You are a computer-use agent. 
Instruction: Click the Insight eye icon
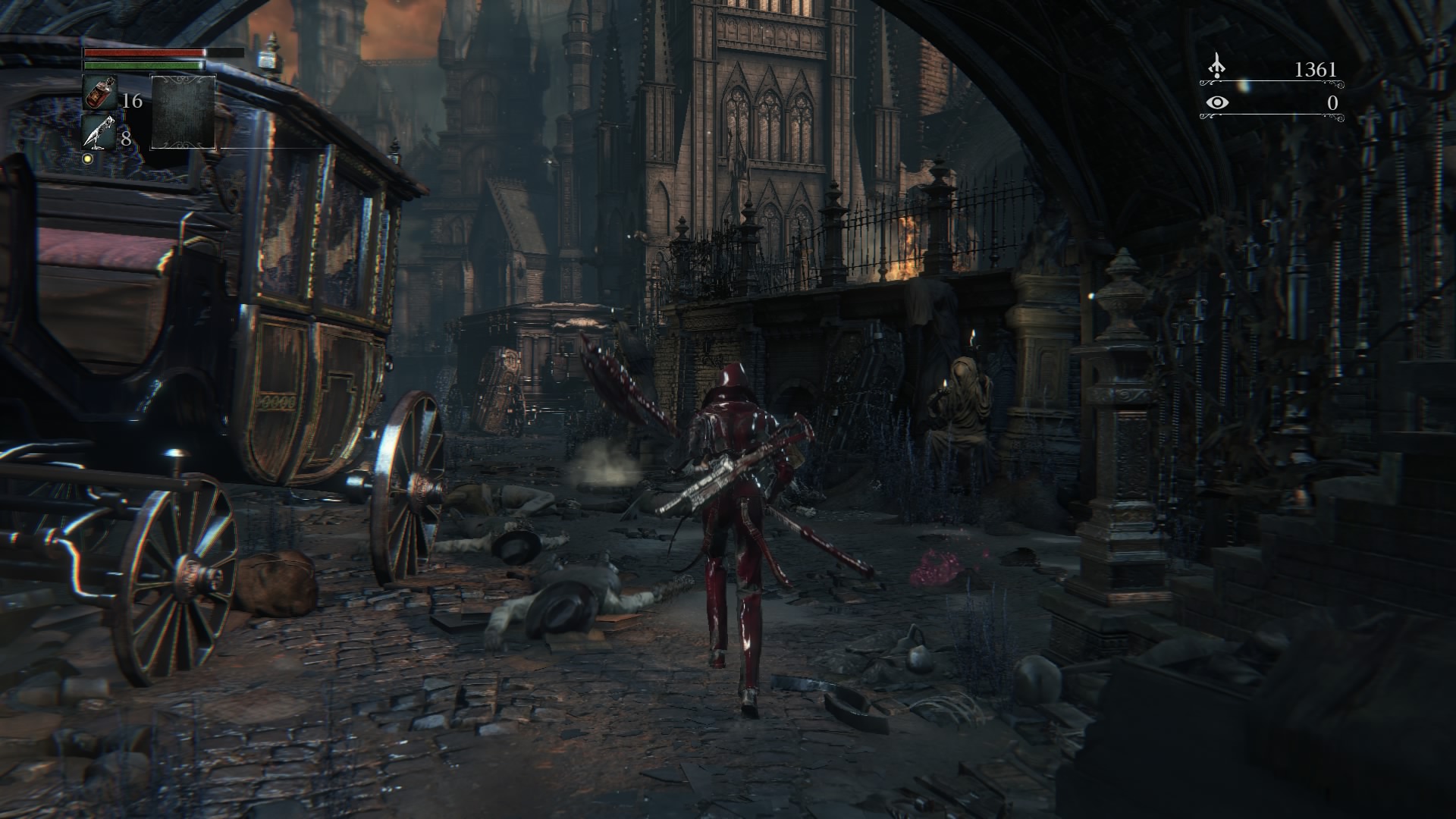coord(1217,102)
